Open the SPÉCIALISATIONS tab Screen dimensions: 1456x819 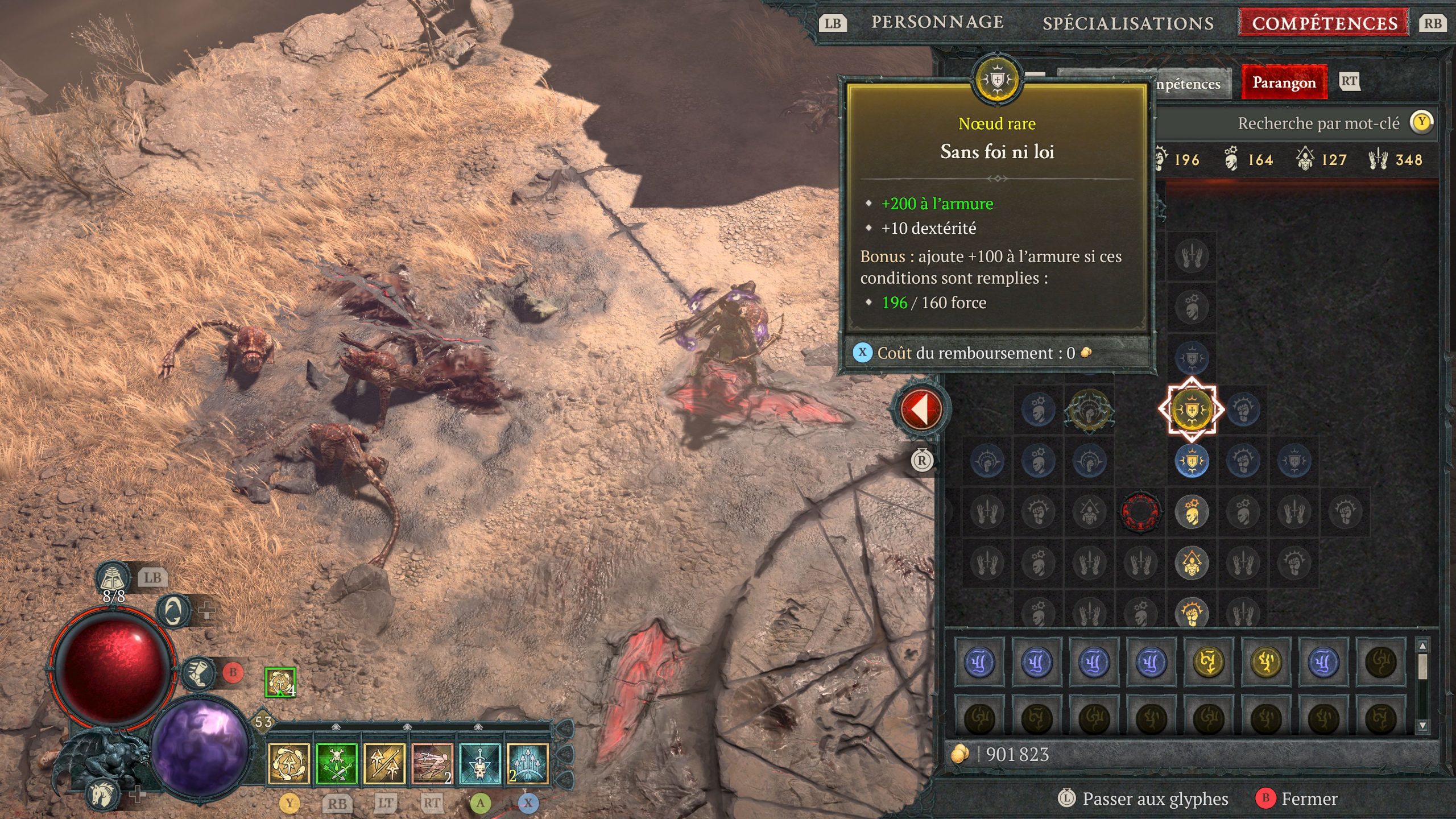[1128, 23]
